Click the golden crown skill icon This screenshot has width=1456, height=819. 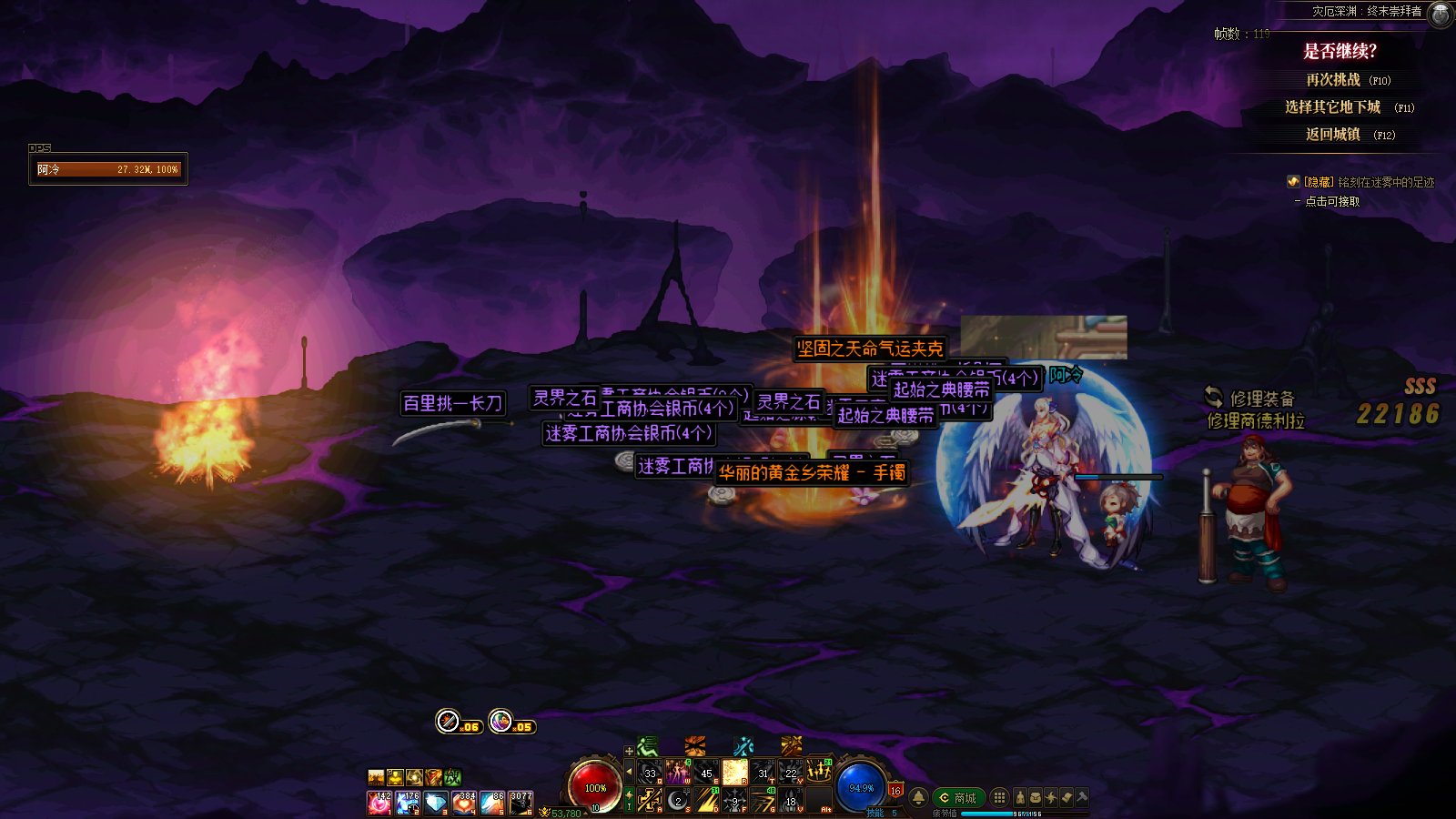[819, 773]
